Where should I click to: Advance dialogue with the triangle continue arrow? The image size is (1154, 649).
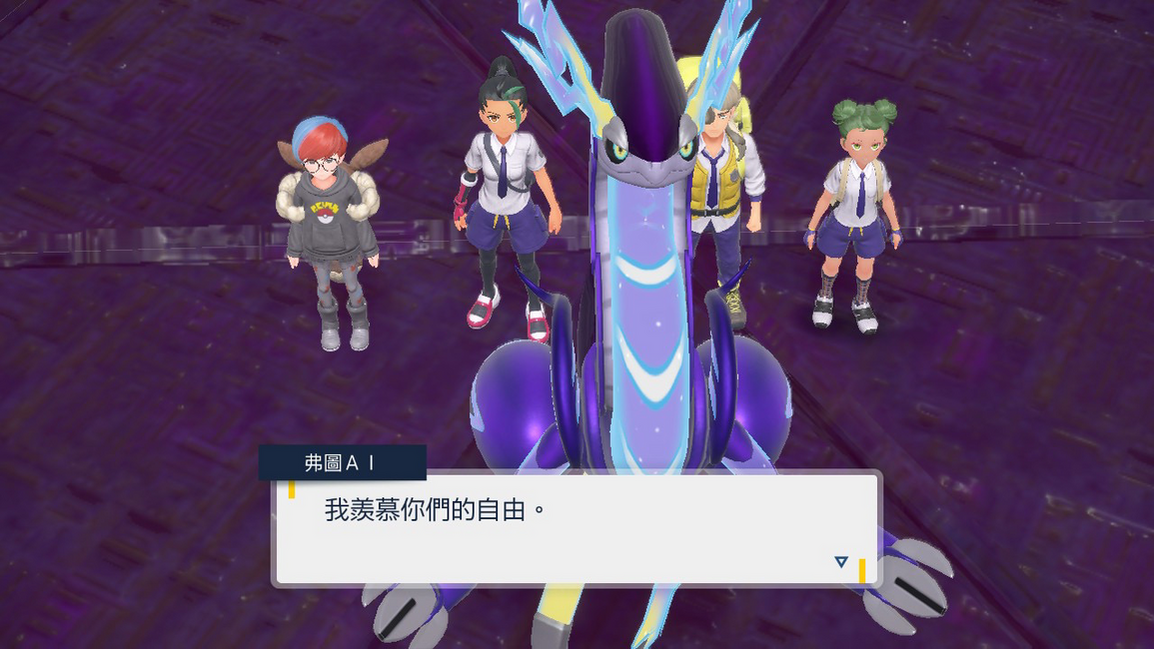(x=841, y=562)
